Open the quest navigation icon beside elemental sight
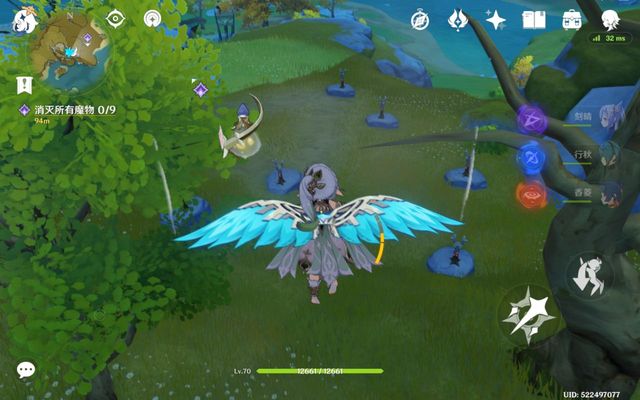The width and height of the screenshot is (640, 400). (153, 18)
